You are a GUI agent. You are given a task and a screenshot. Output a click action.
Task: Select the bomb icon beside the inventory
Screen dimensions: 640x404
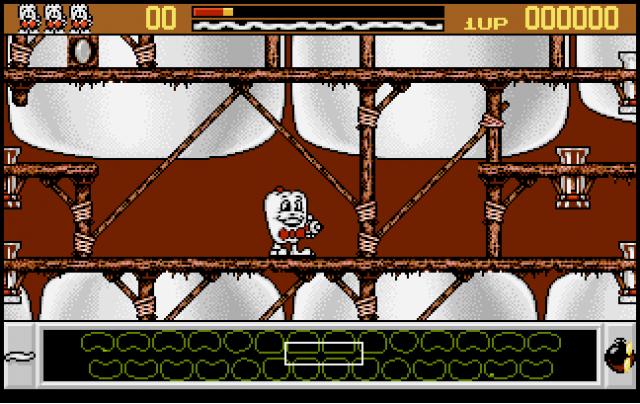pos(618,356)
